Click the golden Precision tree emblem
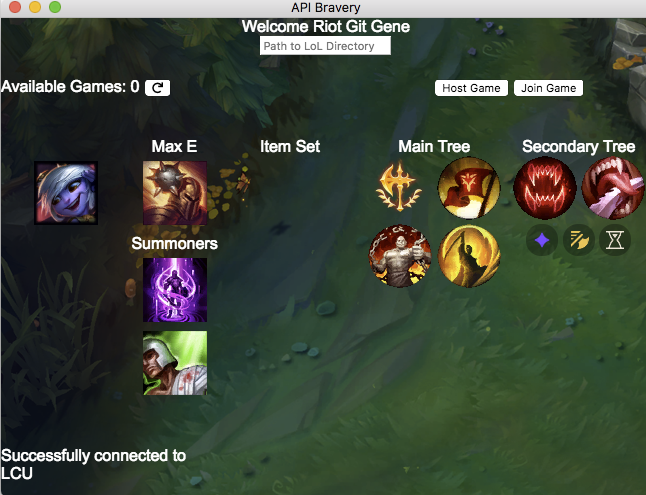This screenshot has height=495, width=646. 399,188
